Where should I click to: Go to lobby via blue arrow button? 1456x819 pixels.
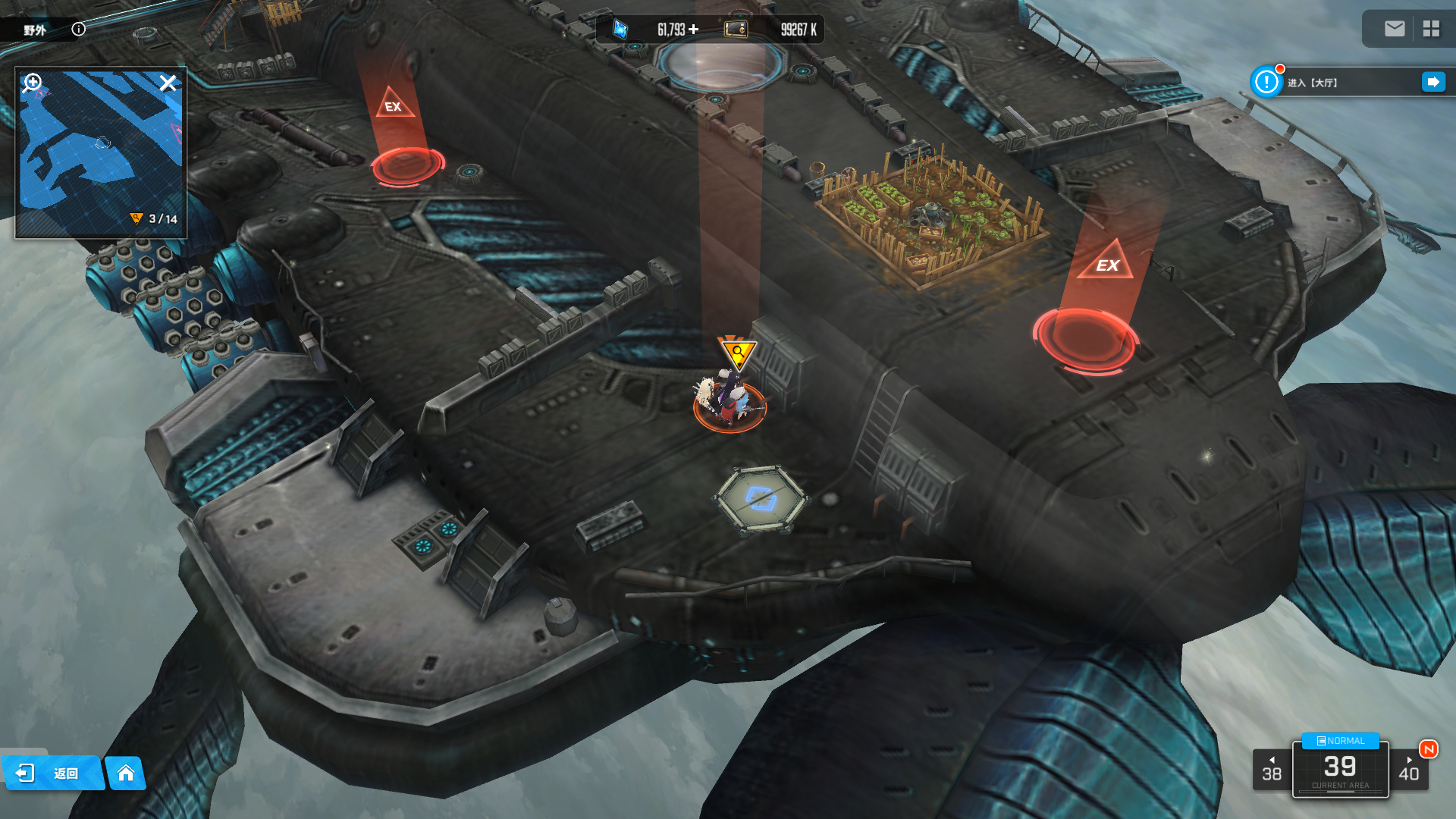coord(1433,82)
